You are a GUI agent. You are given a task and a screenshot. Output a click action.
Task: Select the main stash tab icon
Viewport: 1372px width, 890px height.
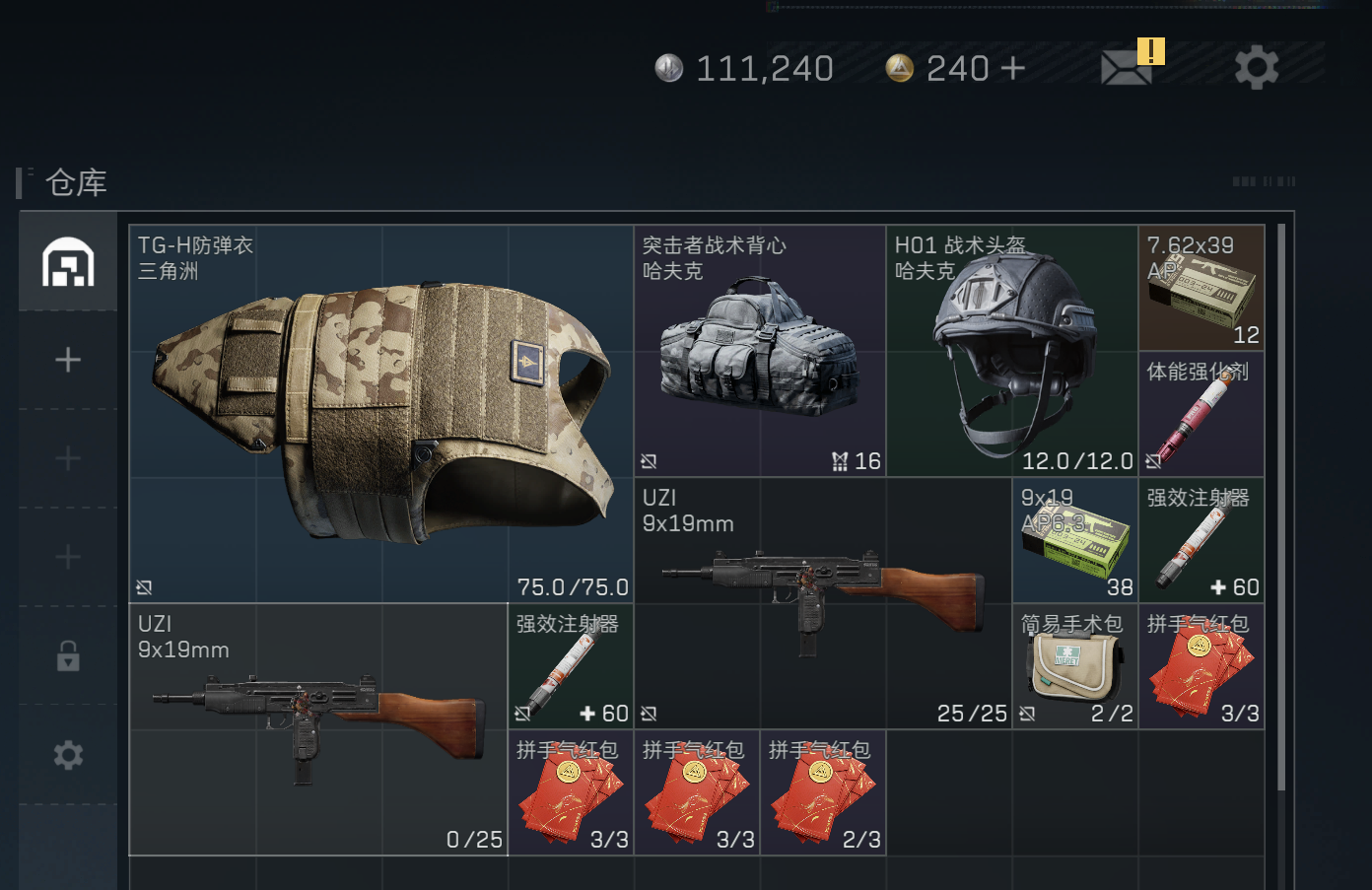[x=68, y=262]
